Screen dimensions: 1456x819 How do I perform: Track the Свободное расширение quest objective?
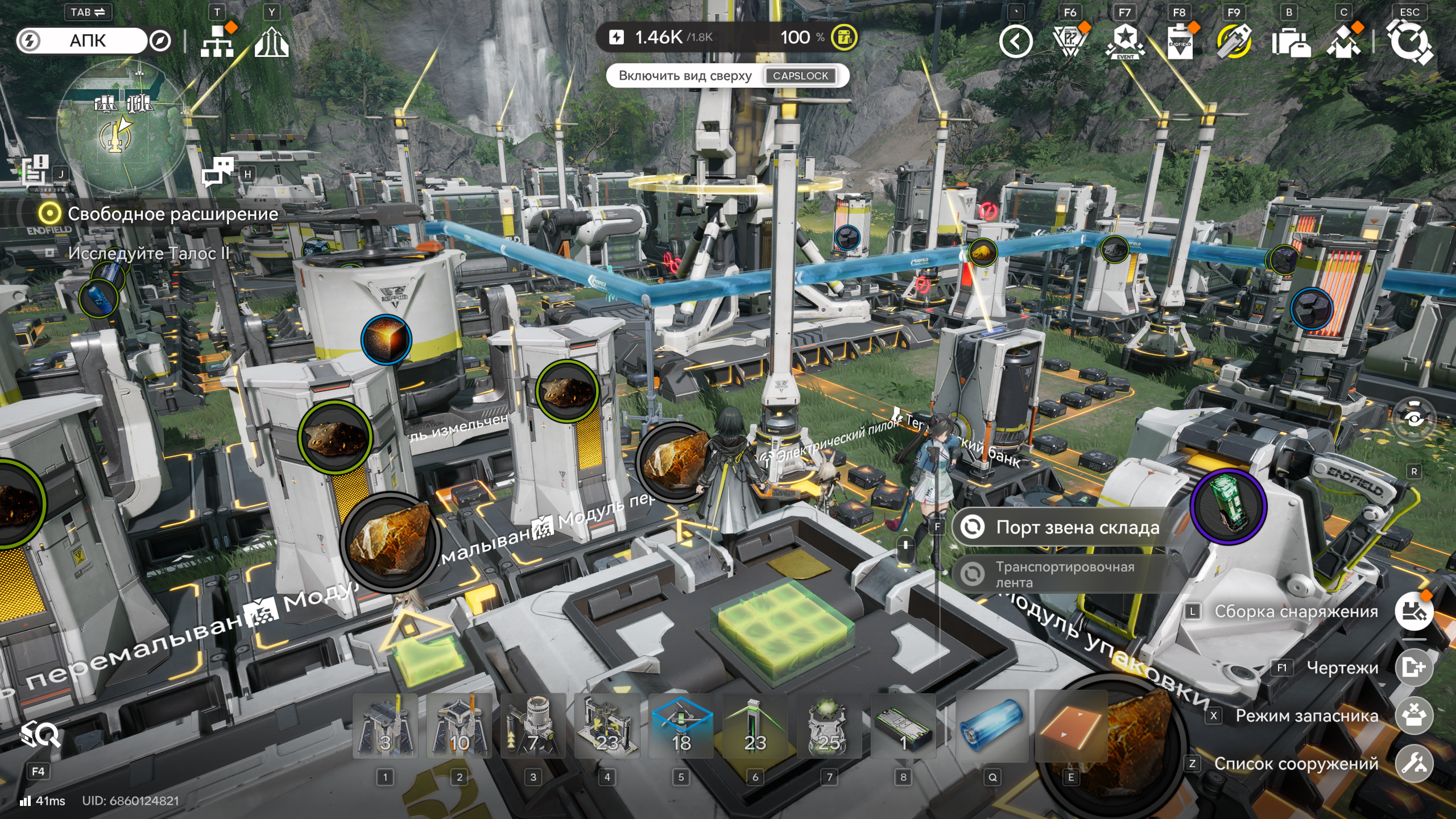pos(159,214)
